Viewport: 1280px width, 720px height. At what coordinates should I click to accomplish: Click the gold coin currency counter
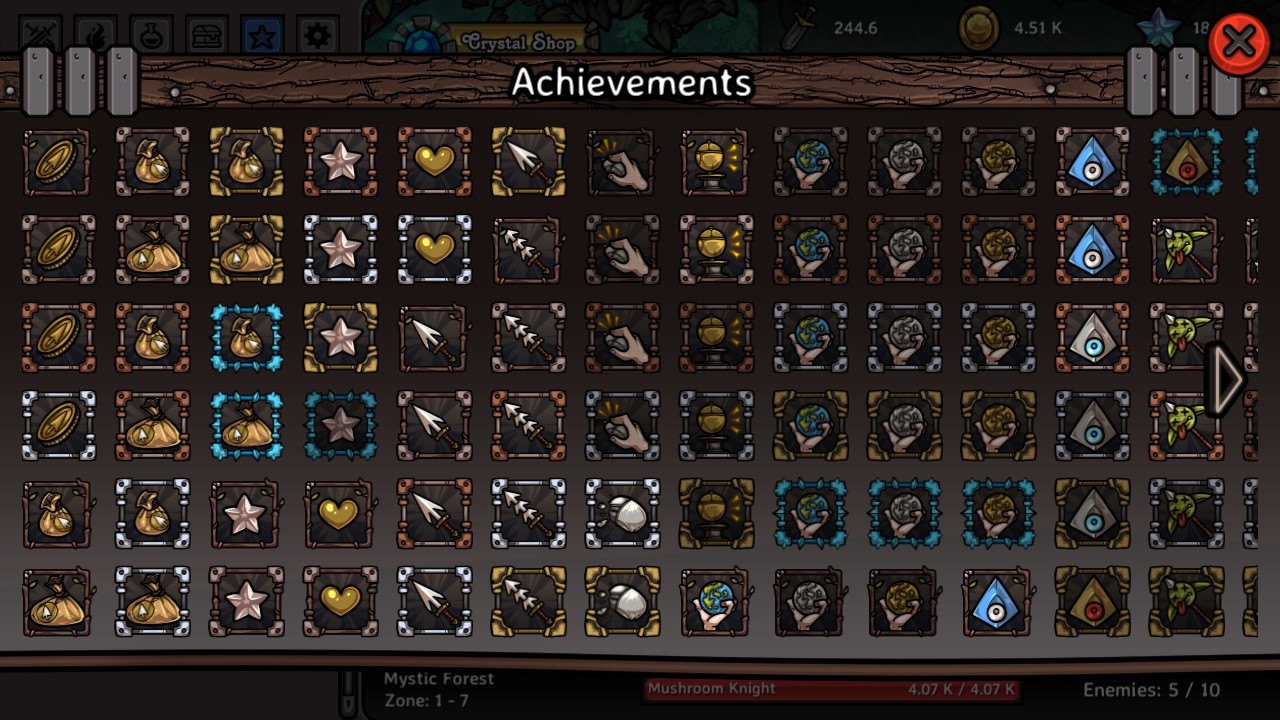(978, 29)
